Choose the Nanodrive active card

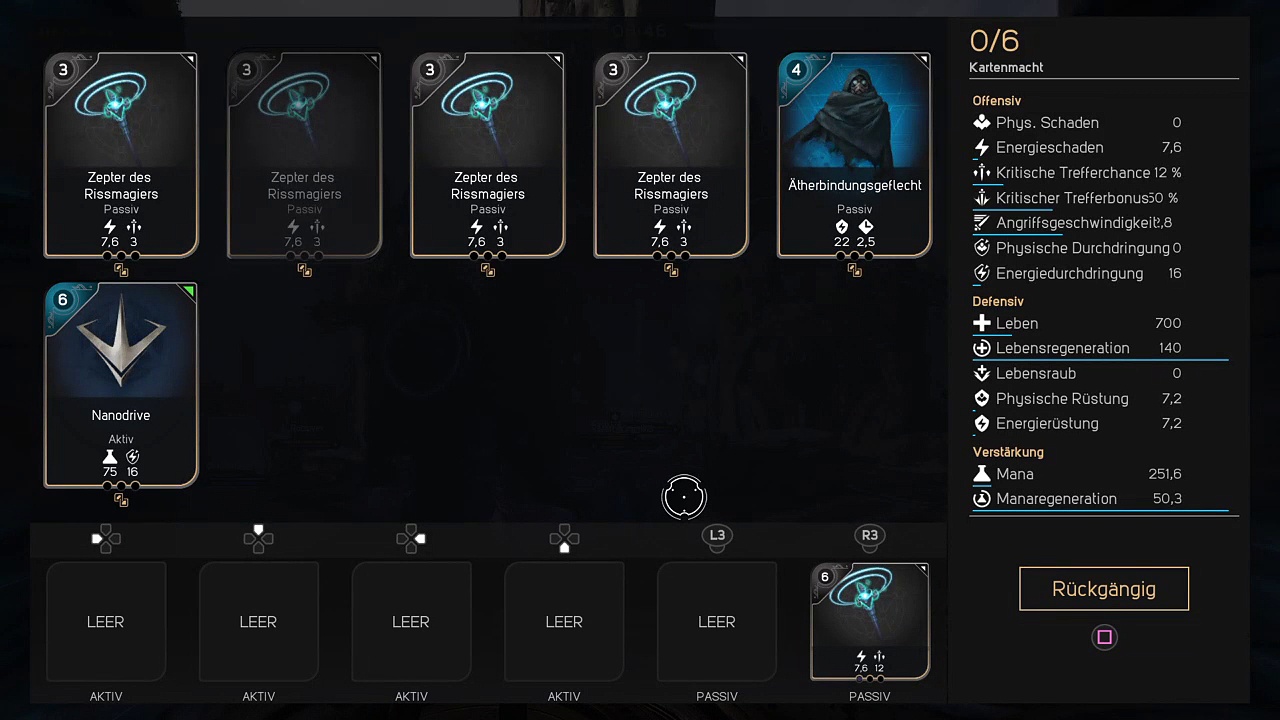point(121,385)
